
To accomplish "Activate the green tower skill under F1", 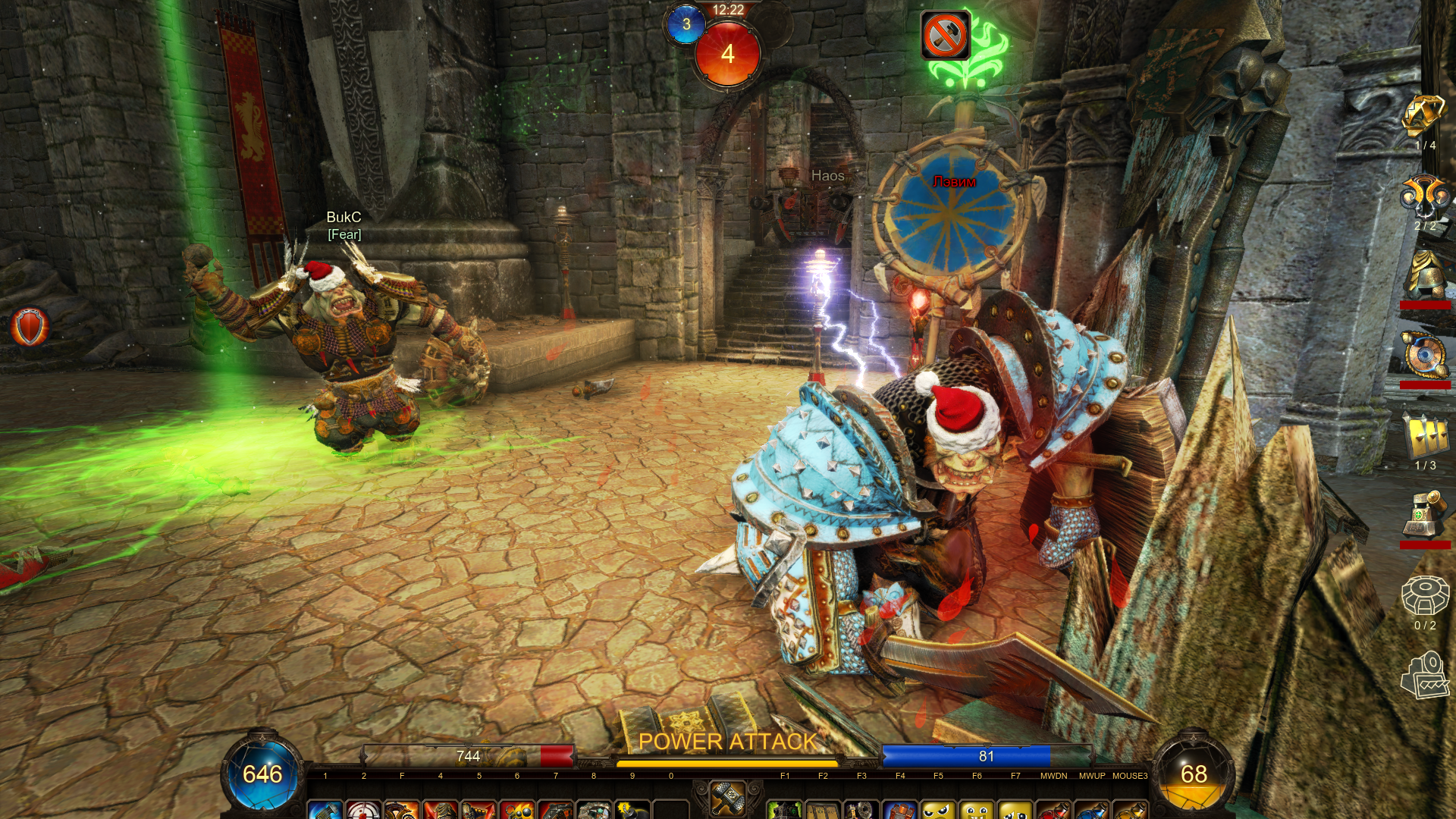I will pyautogui.click(x=785, y=810).
